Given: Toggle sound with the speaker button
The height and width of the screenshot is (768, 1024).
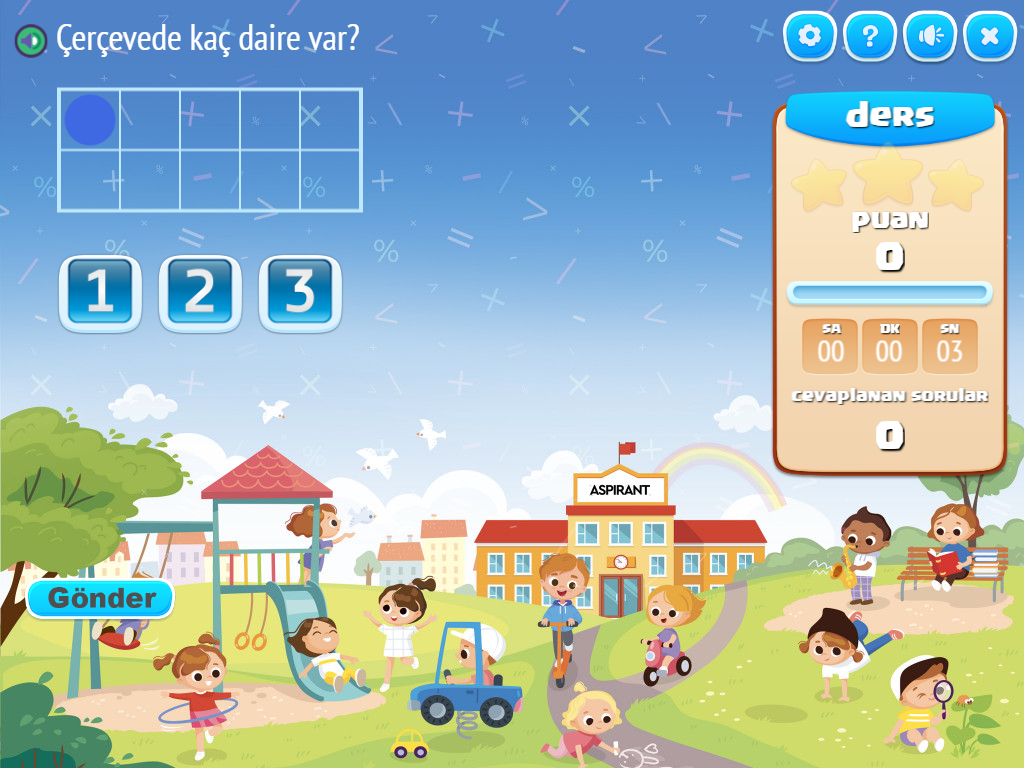Looking at the screenshot, I should [x=930, y=37].
